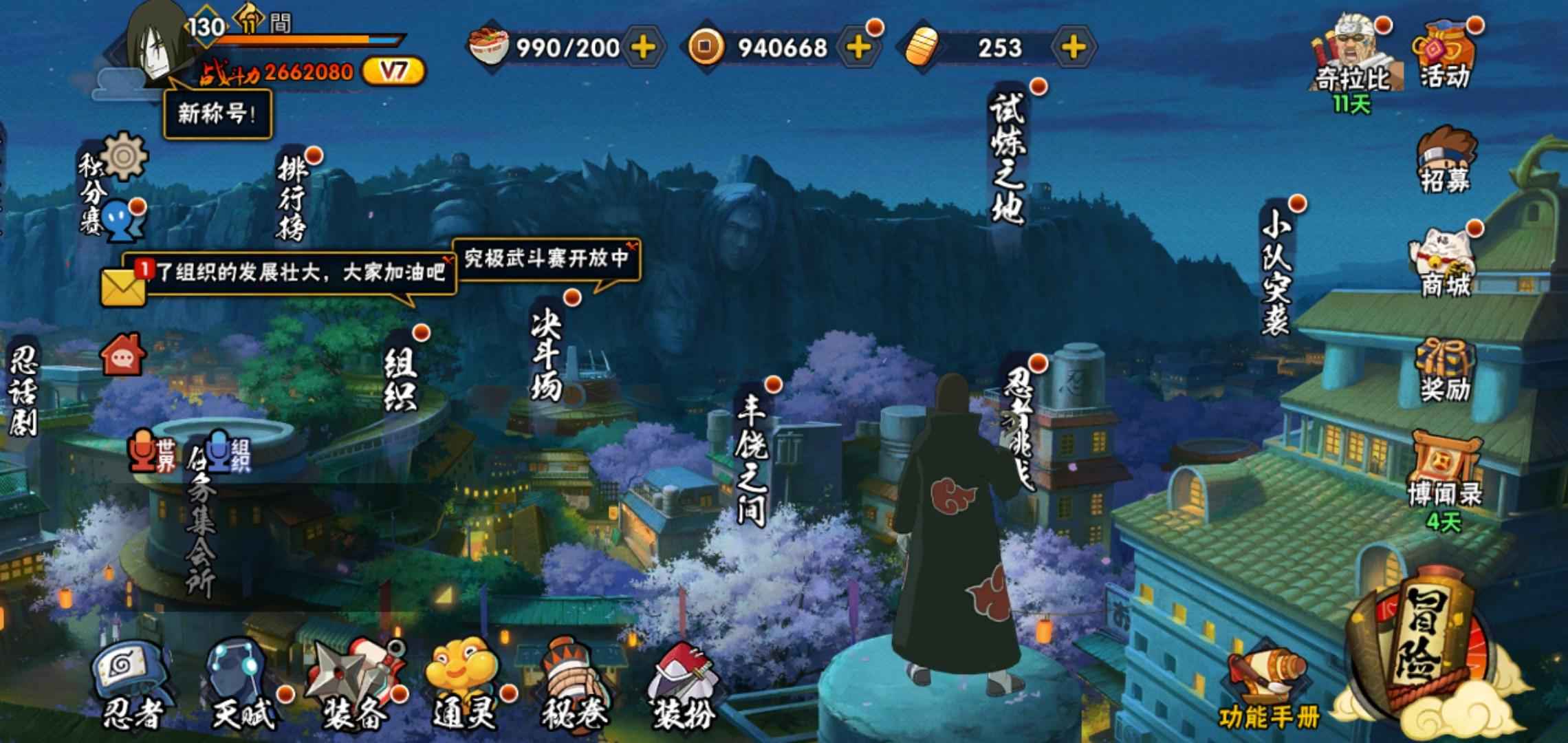Open the 秘卷 secret scroll menu
1568x743 pixels.
(575, 686)
